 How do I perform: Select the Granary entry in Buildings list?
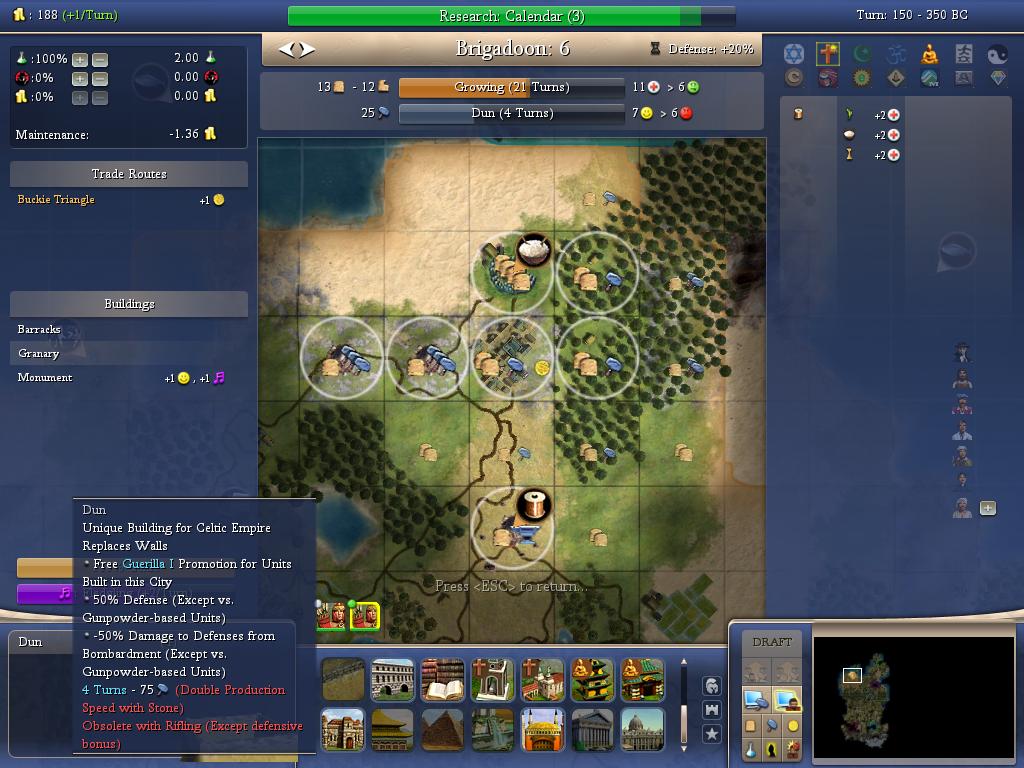tap(39, 353)
